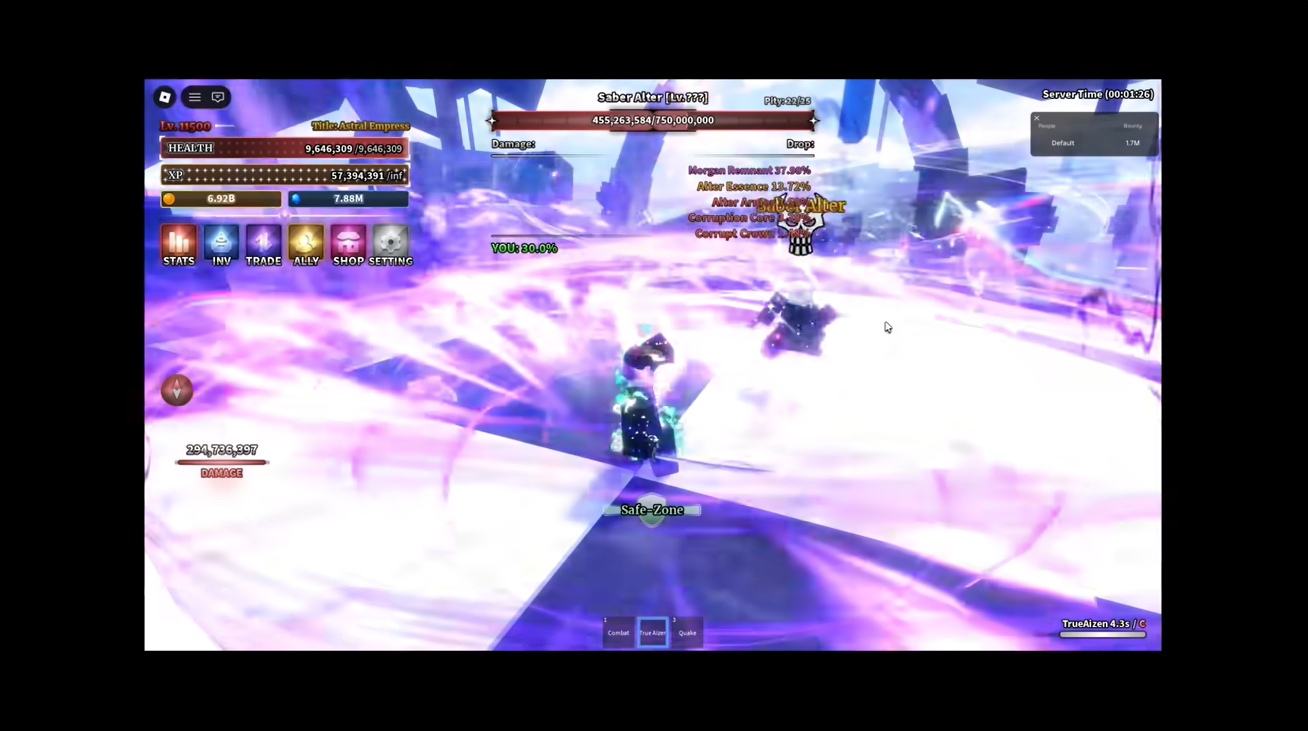Screen dimensions: 1308x731
Task: Click the Roblox home icon
Action: point(165,97)
